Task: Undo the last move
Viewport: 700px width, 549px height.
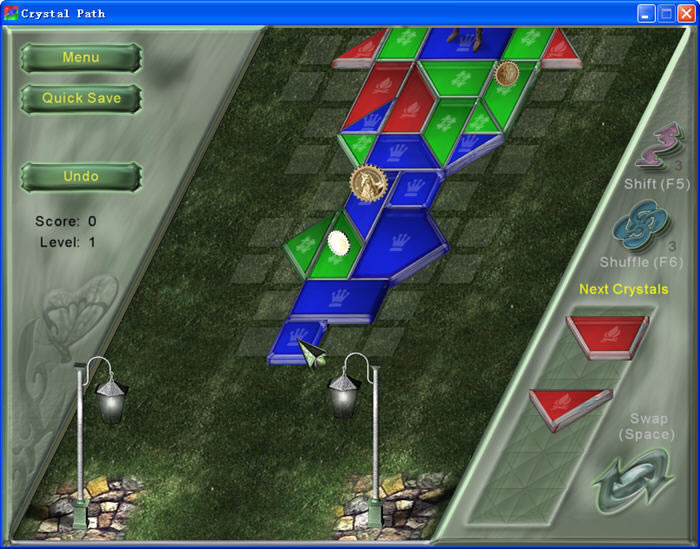Action: point(81,177)
